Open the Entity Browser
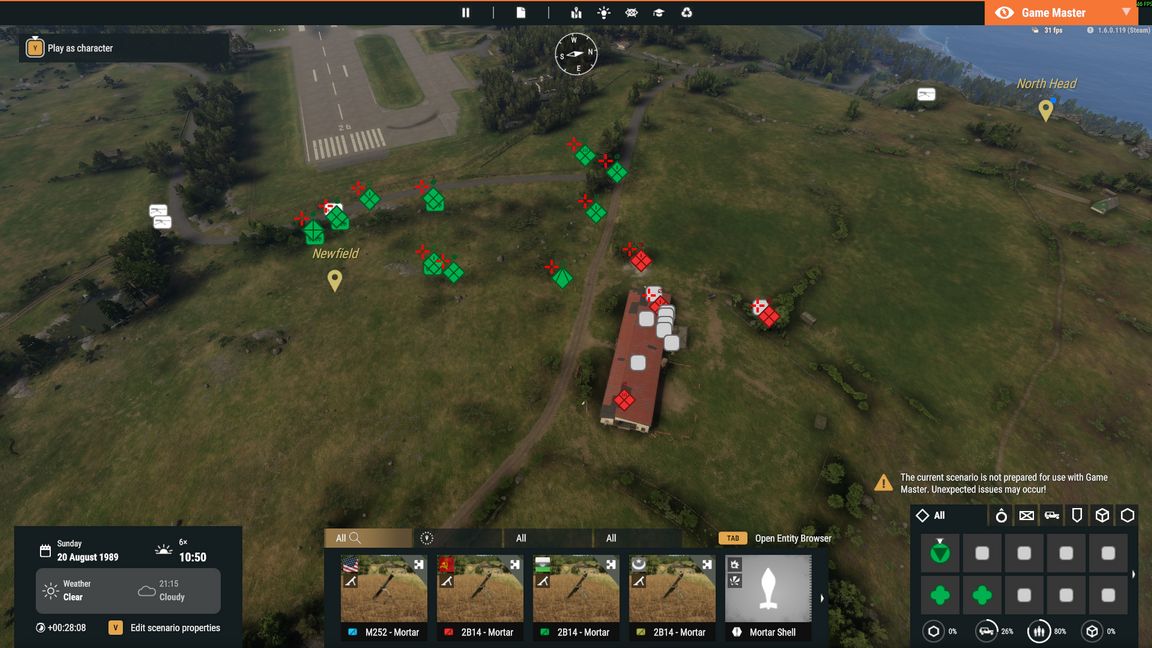 point(792,538)
